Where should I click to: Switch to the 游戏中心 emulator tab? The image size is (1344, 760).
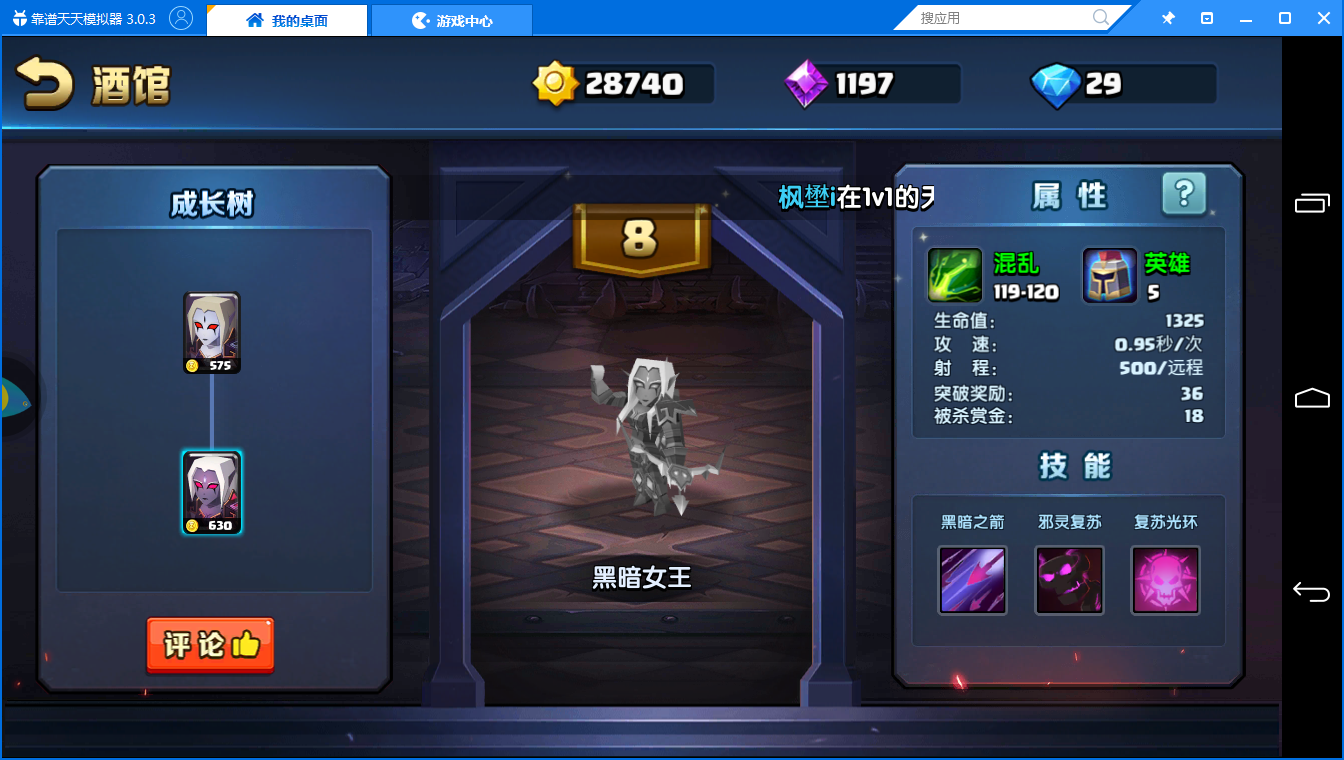(x=452, y=20)
